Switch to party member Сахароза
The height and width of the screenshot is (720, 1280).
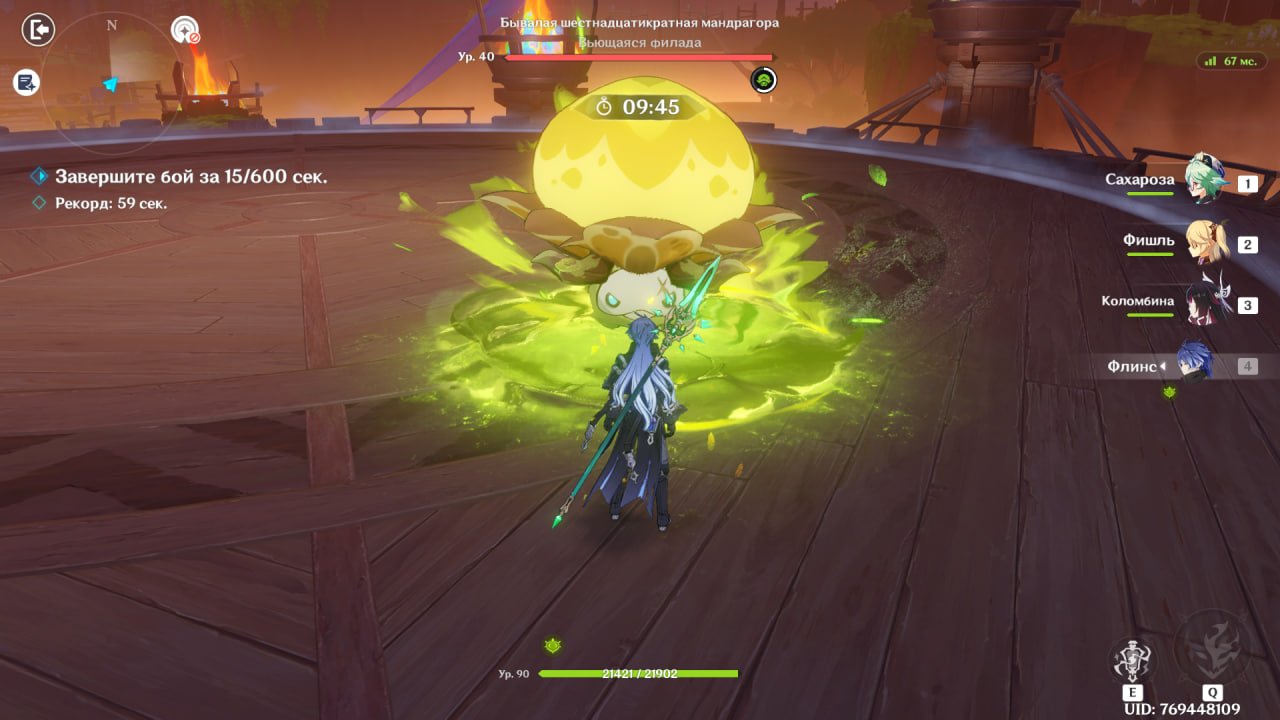click(x=1206, y=181)
